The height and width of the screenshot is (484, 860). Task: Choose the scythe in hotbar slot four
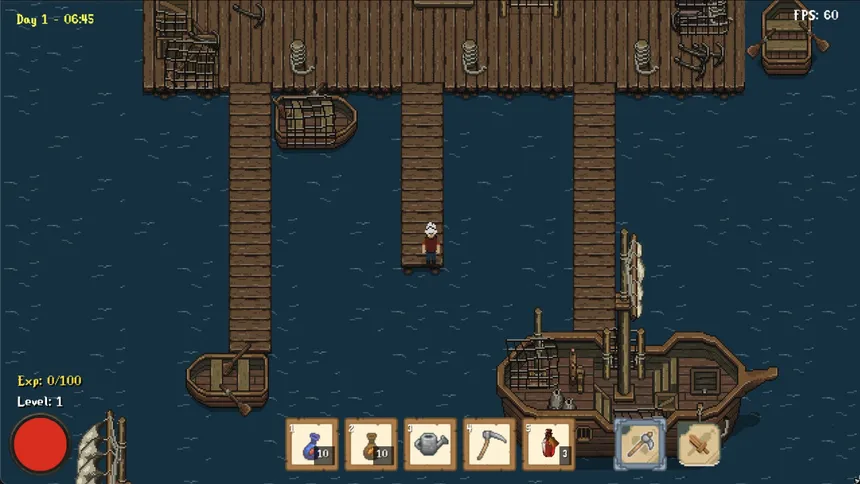(489, 444)
